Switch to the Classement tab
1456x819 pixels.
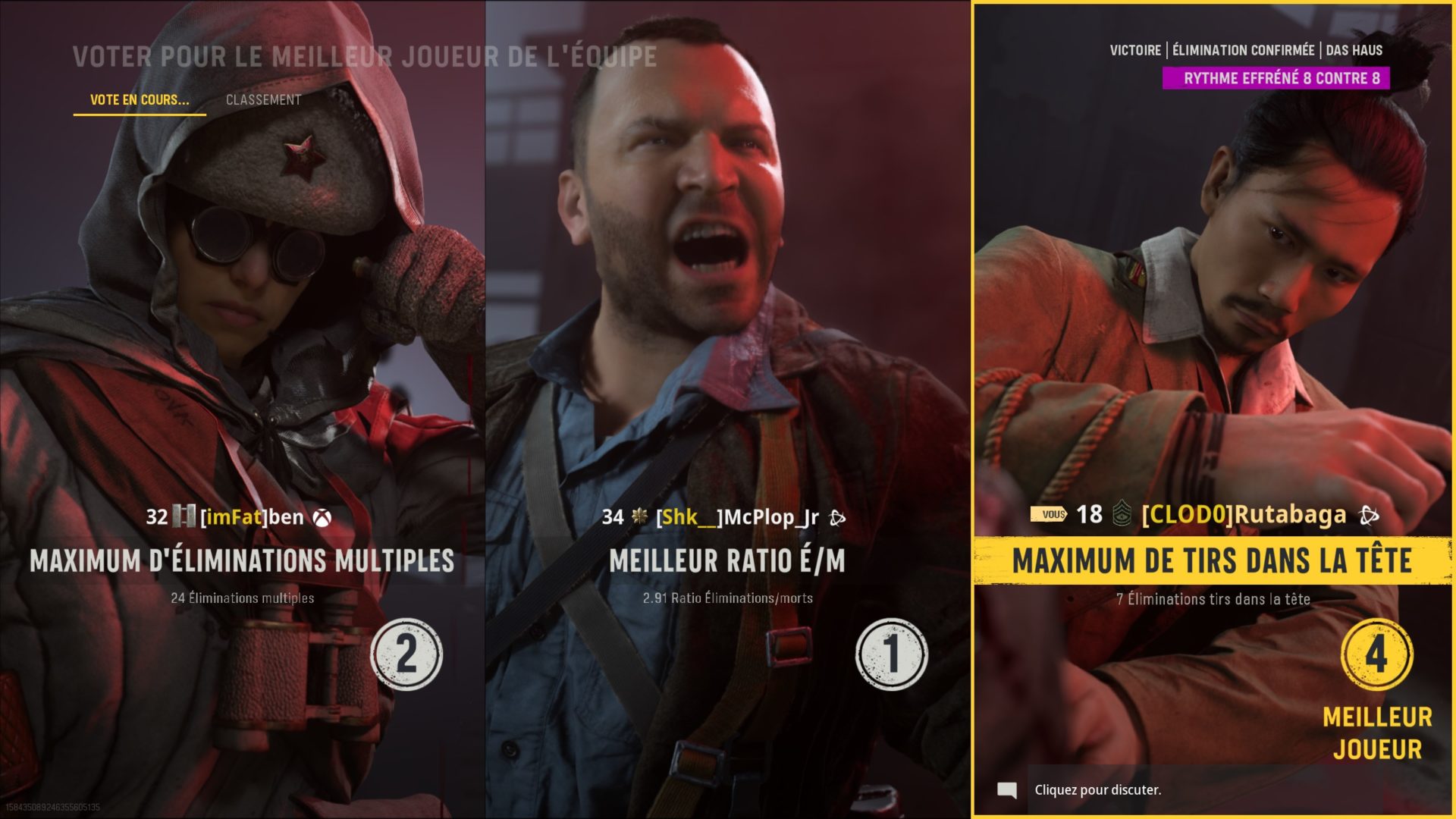pos(263,100)
